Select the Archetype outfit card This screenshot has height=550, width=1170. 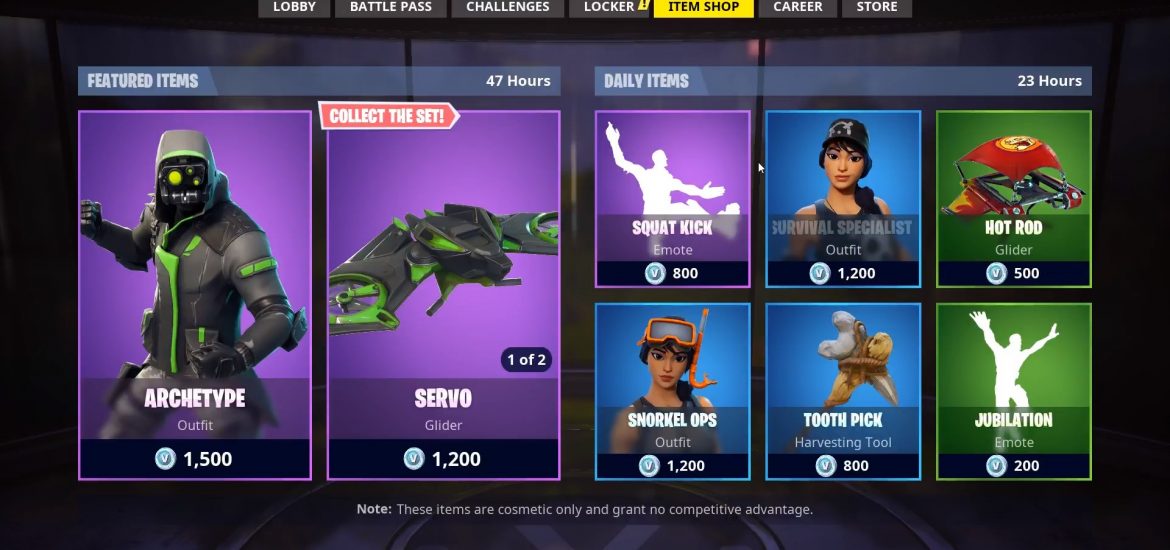tap(195, 295)
